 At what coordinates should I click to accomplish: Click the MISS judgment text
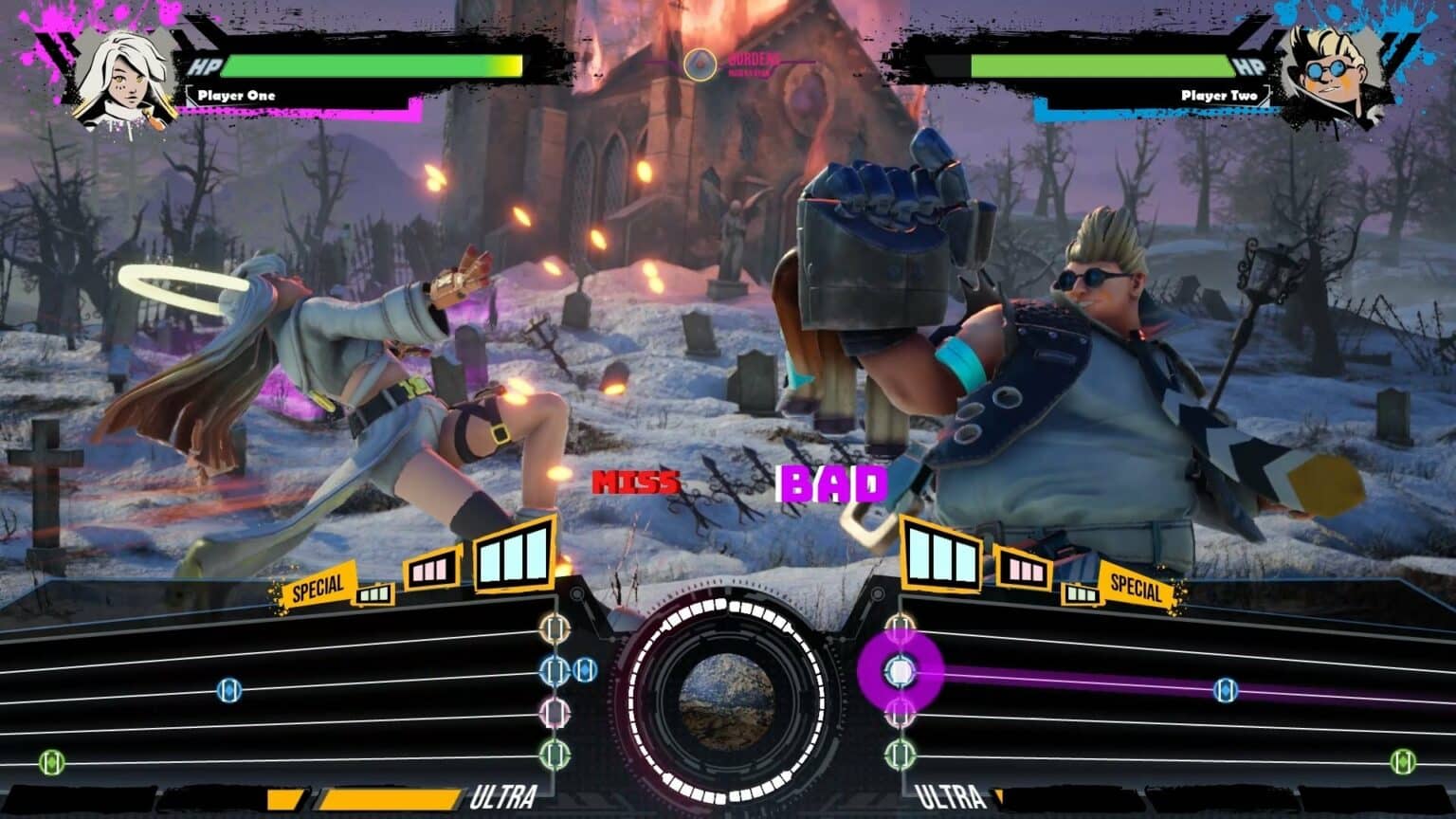click(636, 482)
